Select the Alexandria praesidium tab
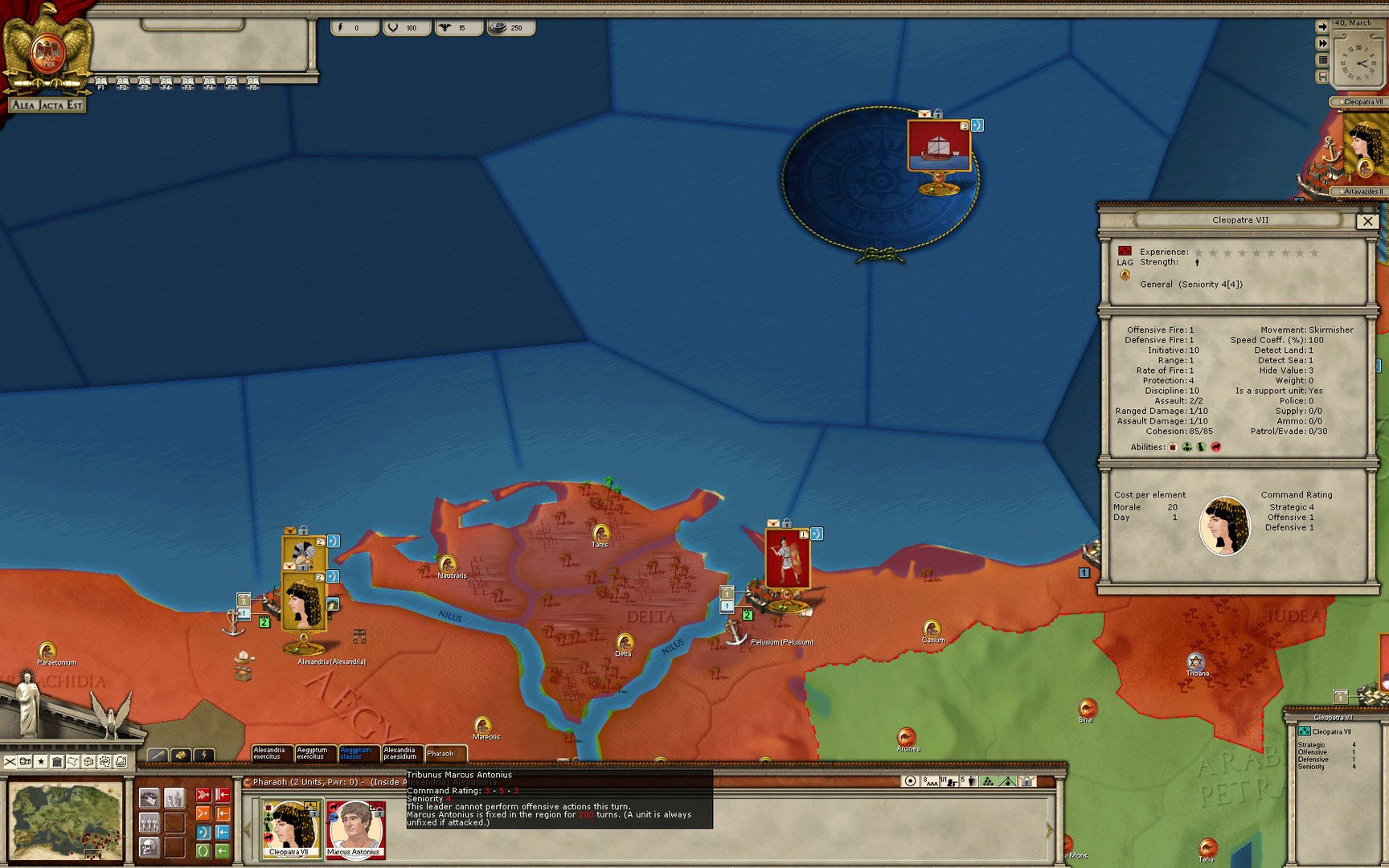 [399, 754]
